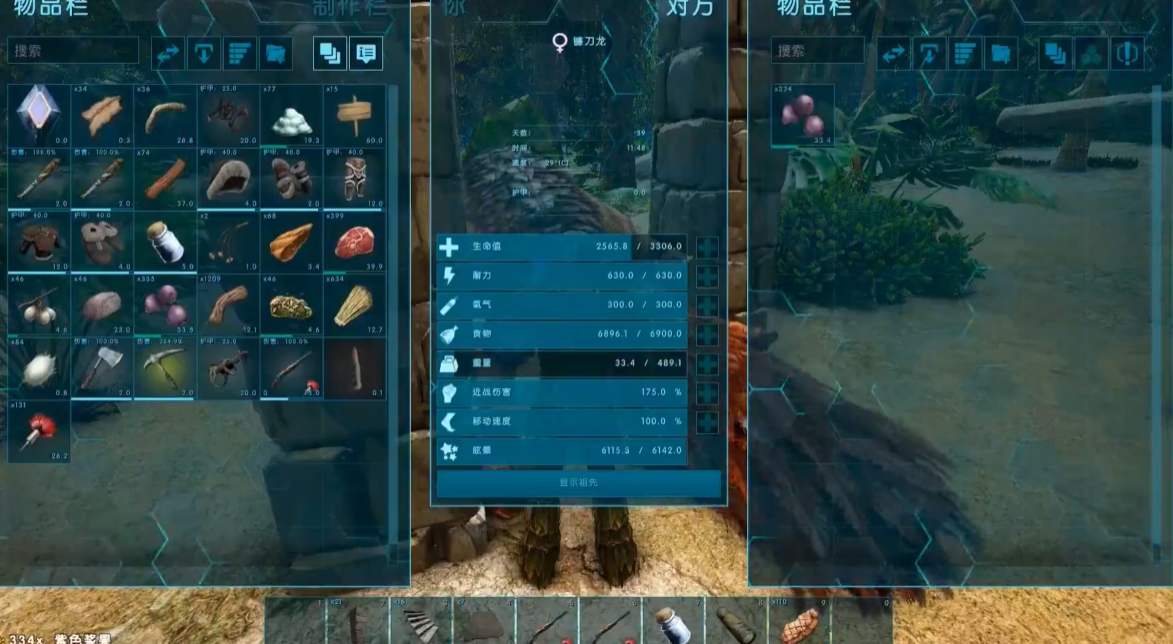Choose the metal pickaxe in the inventory
Screen dimensions: 1173x644
(x=165, y=369)
